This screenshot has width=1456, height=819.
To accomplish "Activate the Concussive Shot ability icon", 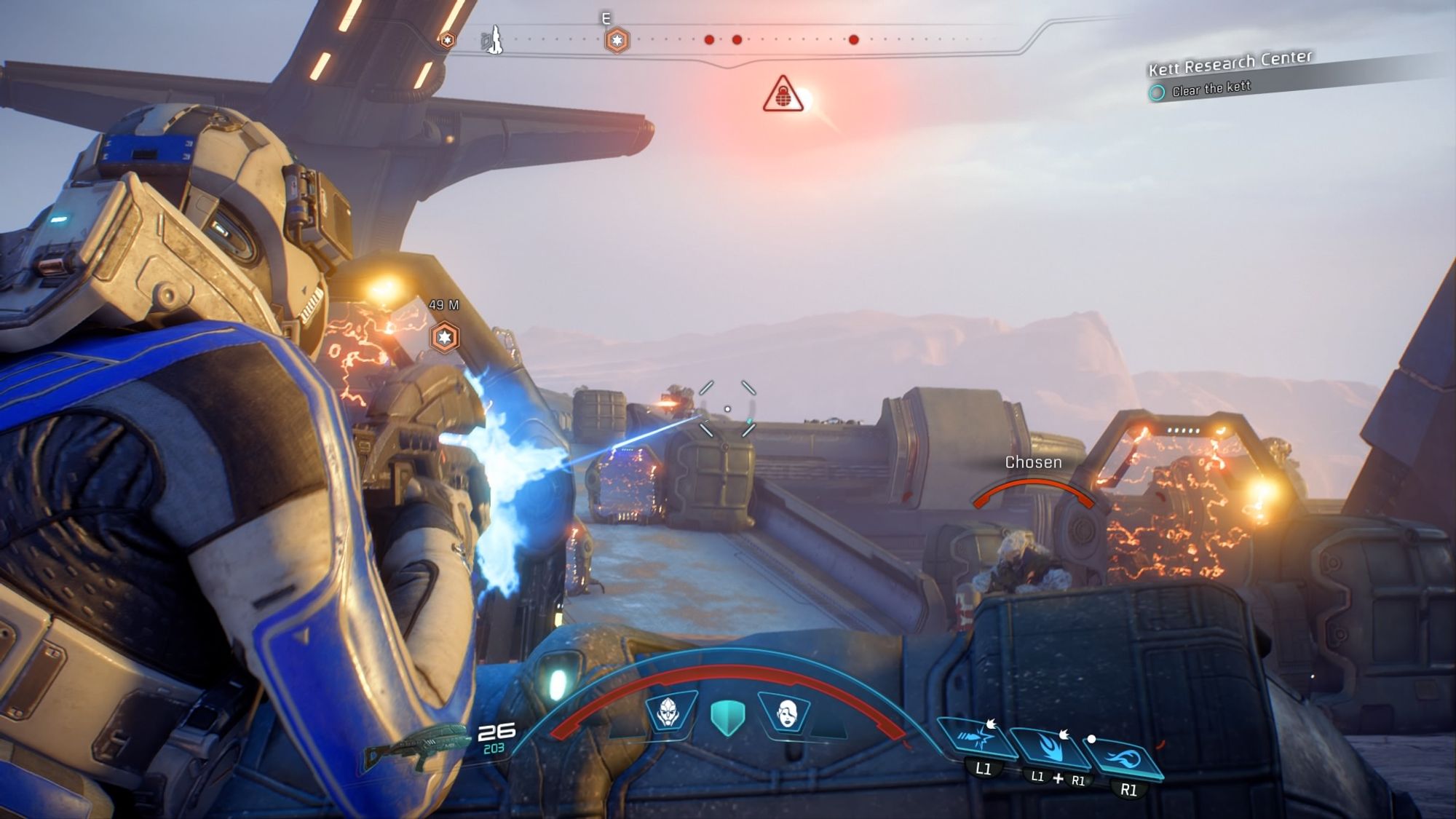I will tap(975, 740).
